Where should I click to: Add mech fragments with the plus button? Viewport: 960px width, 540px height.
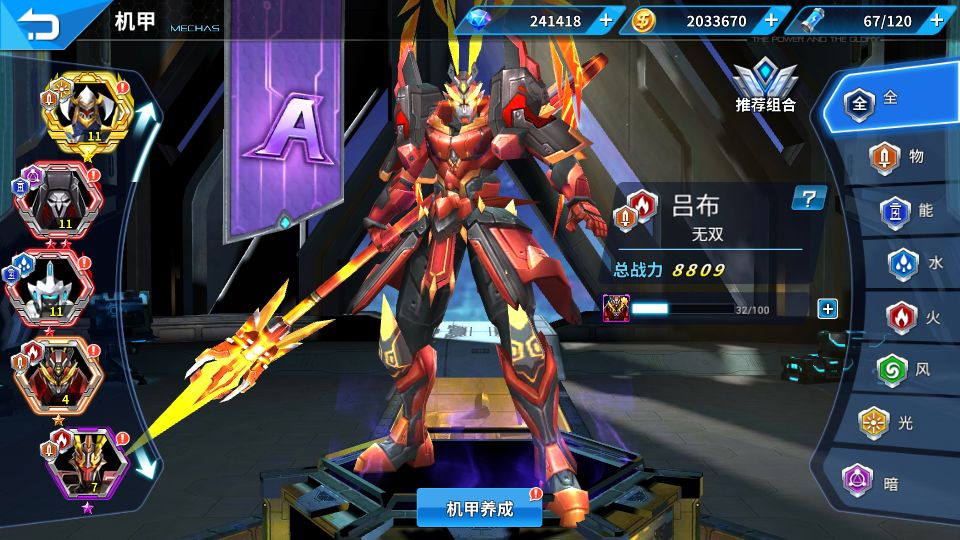pyautogui.click(x=827, y=309)
